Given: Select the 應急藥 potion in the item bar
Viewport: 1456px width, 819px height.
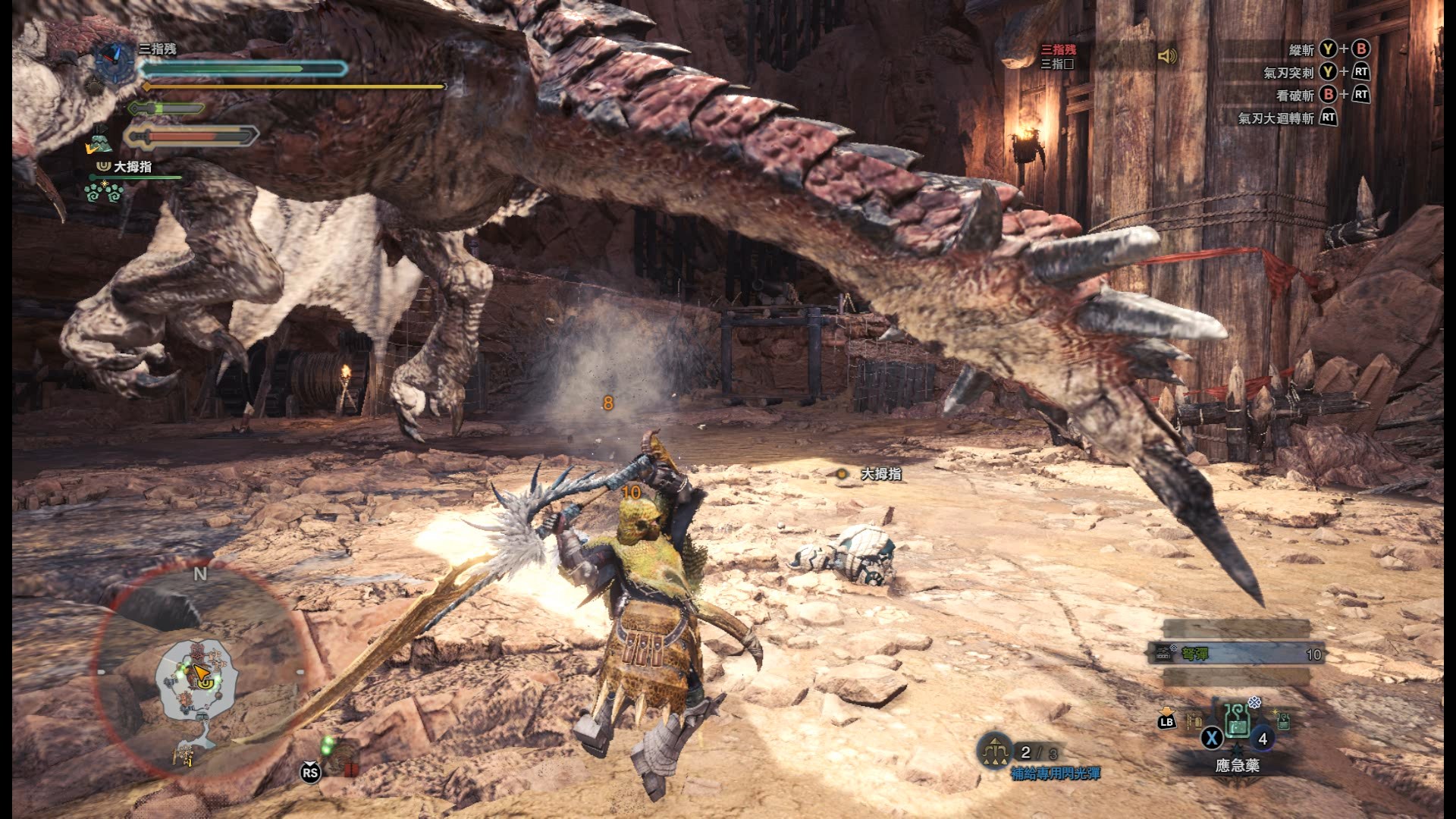Looking at the screenshot, I should click(x=1238, y=722).
